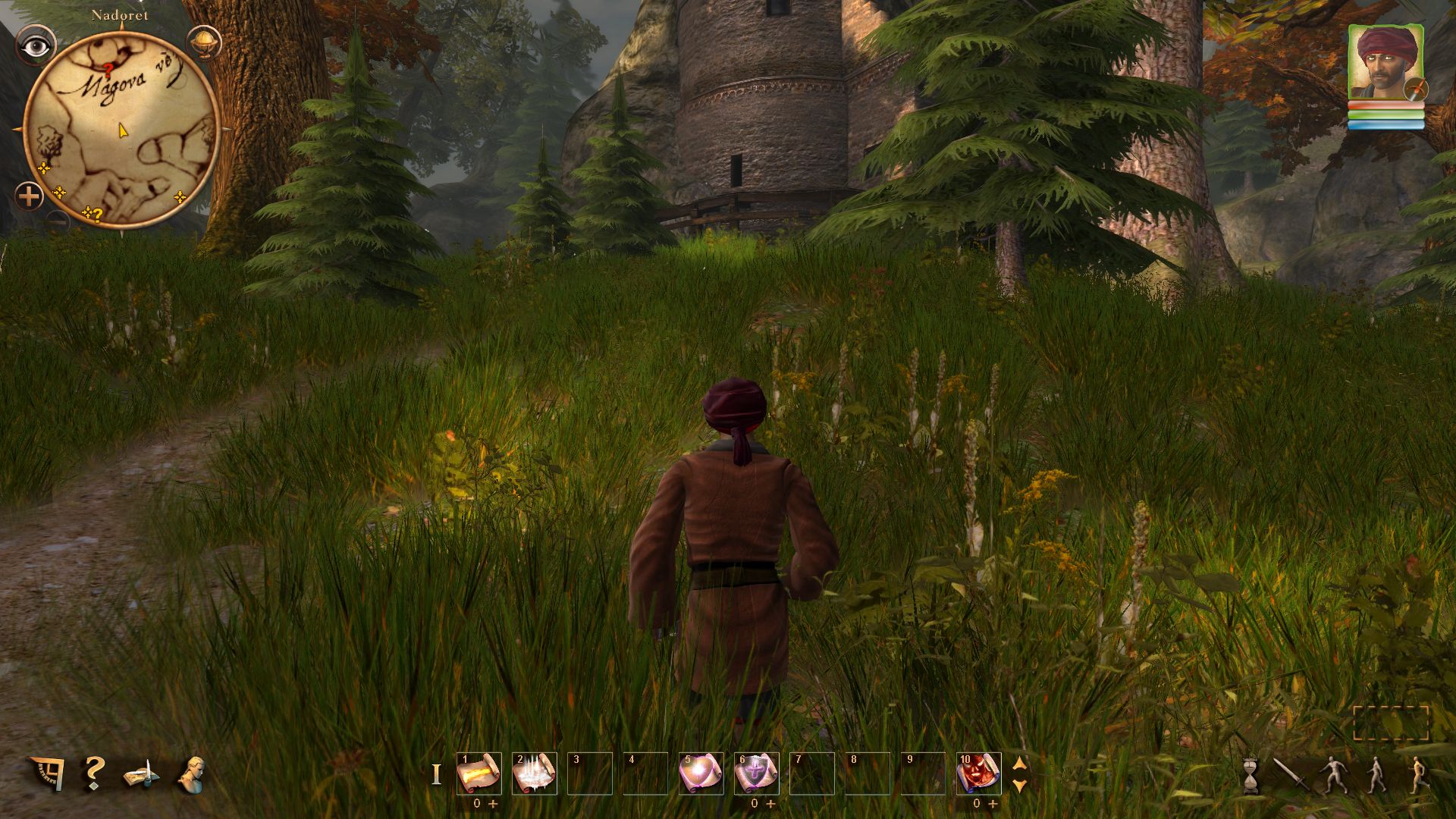
Task: Select the running figure movement mode
Action: coord(1419,775)
